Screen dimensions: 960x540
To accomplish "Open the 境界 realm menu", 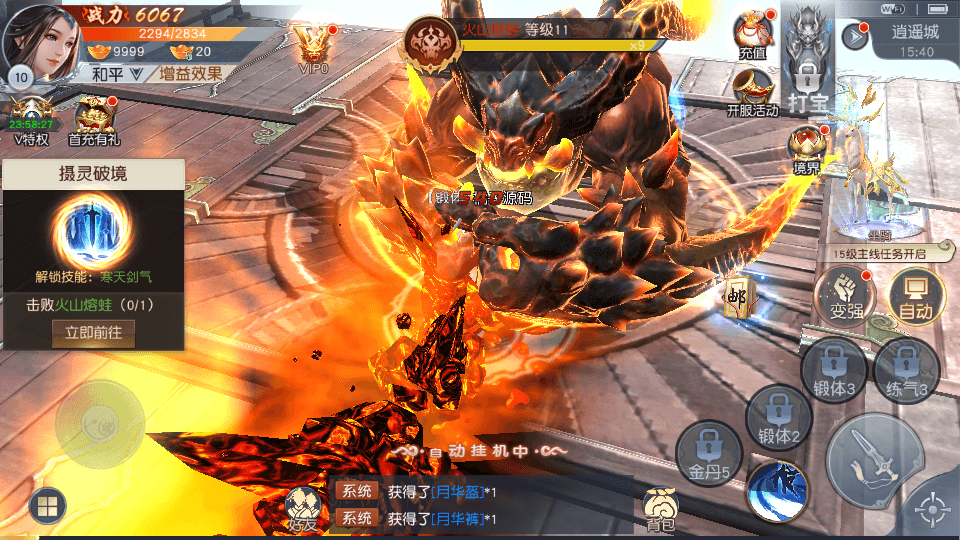I will coord(806,152).
